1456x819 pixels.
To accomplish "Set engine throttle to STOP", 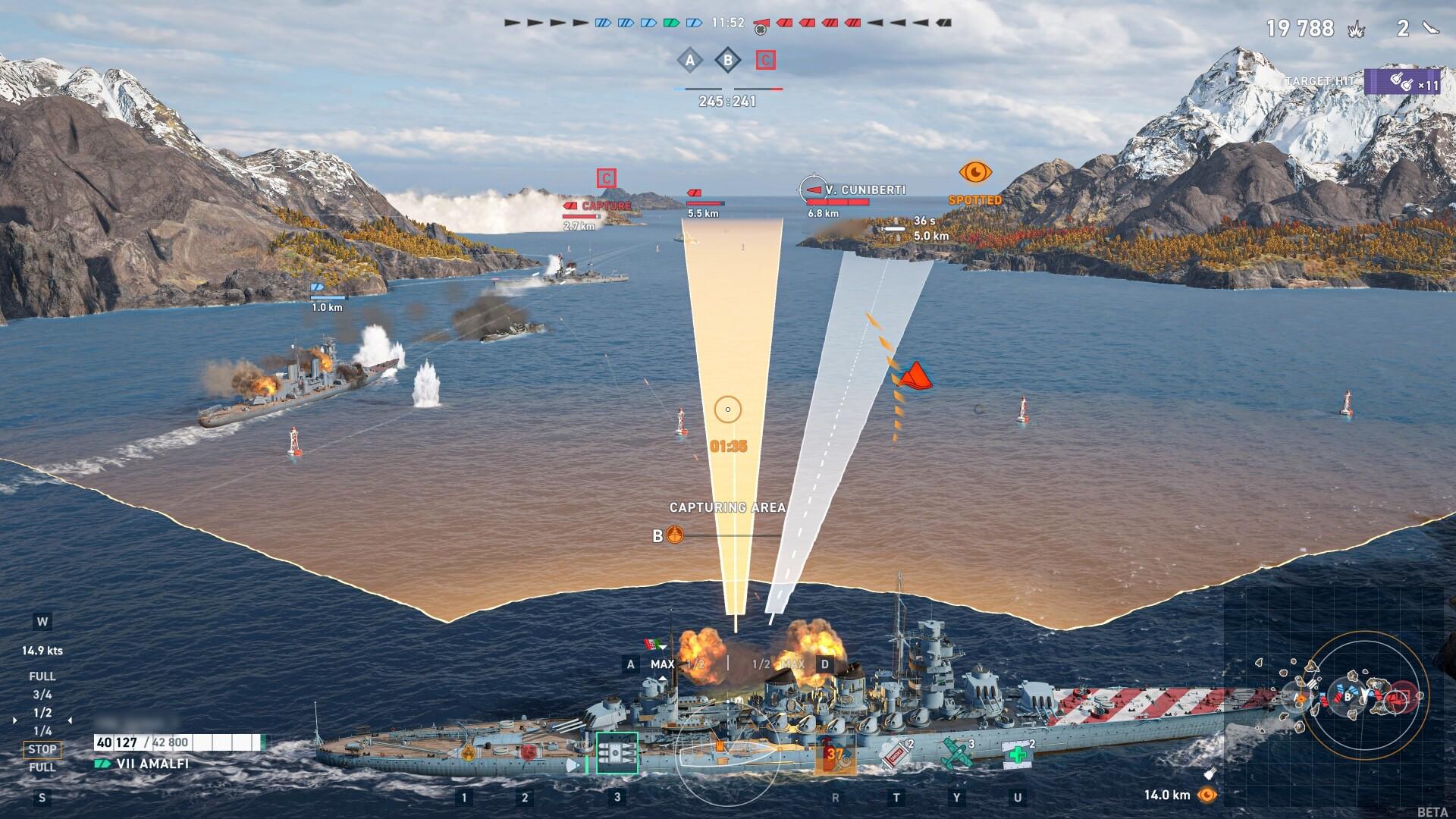I will [x=42, y=749].
